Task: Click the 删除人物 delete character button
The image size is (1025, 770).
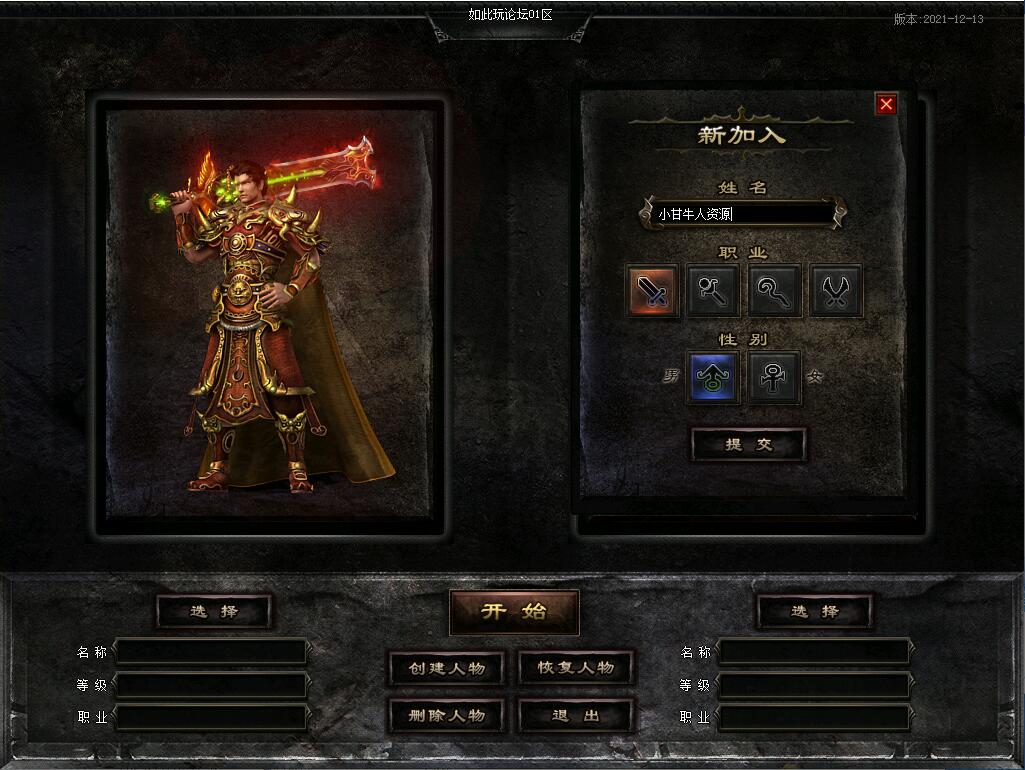Action: point(446,716)
